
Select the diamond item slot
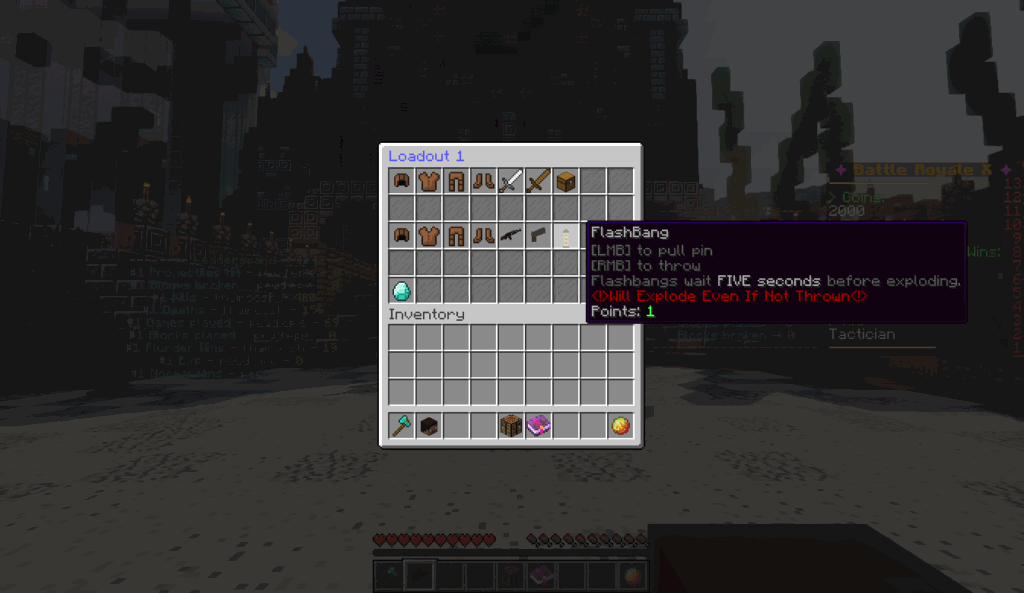(401, 291)
